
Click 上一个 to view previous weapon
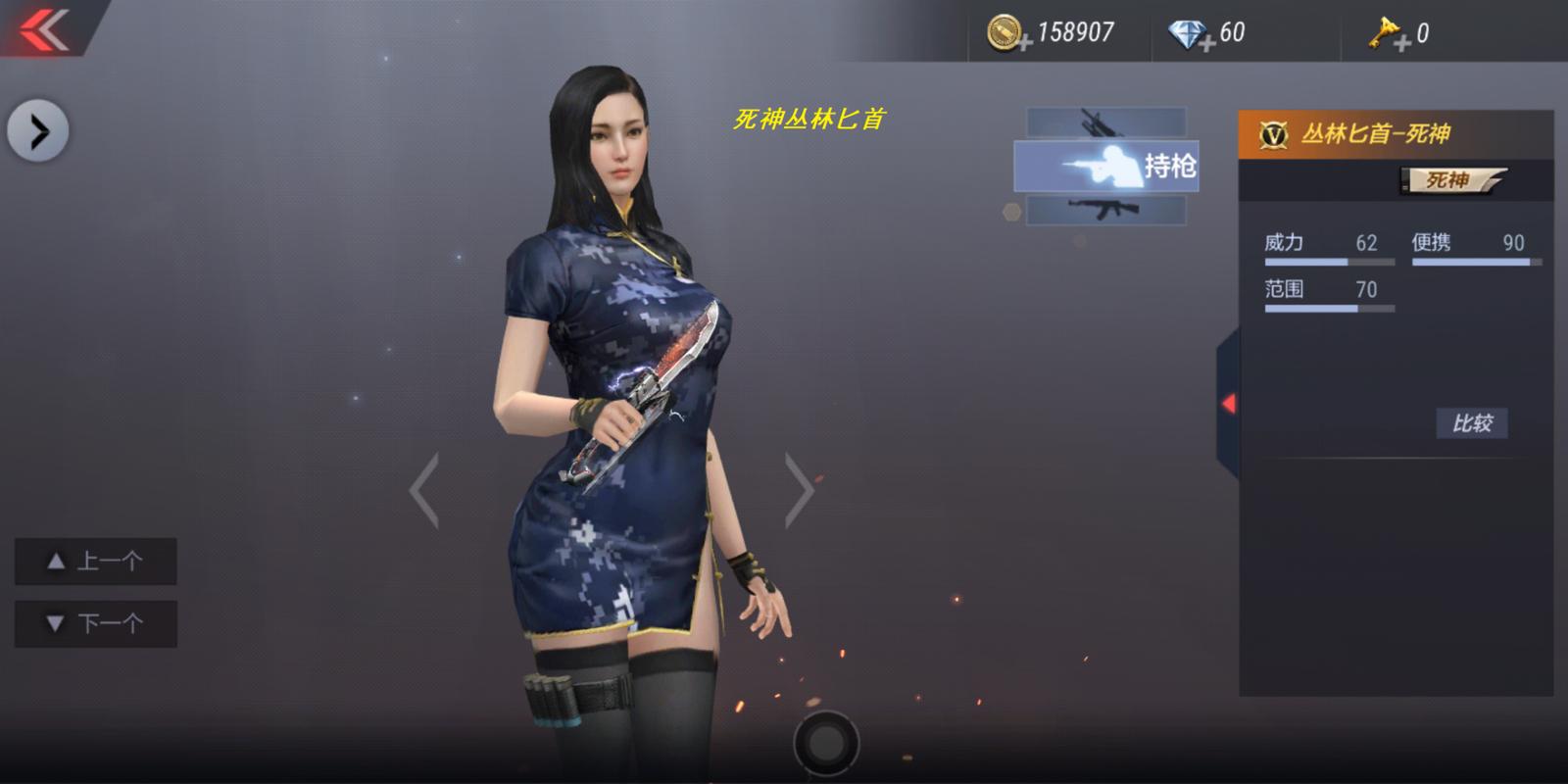click(94, 562)
